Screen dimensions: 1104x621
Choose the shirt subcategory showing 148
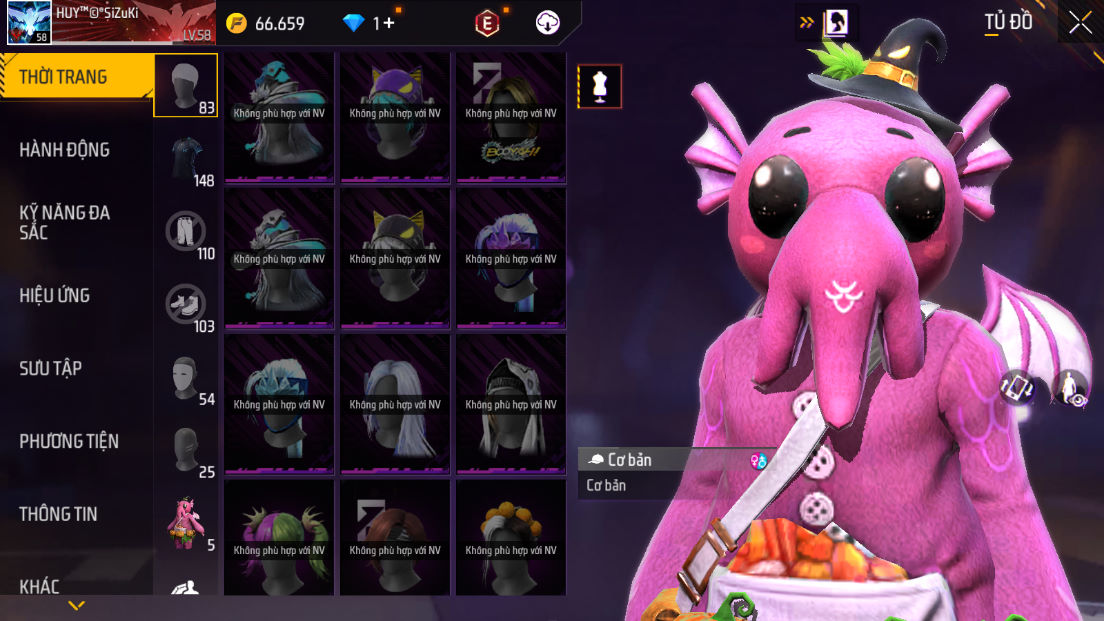tap(186, 158)
